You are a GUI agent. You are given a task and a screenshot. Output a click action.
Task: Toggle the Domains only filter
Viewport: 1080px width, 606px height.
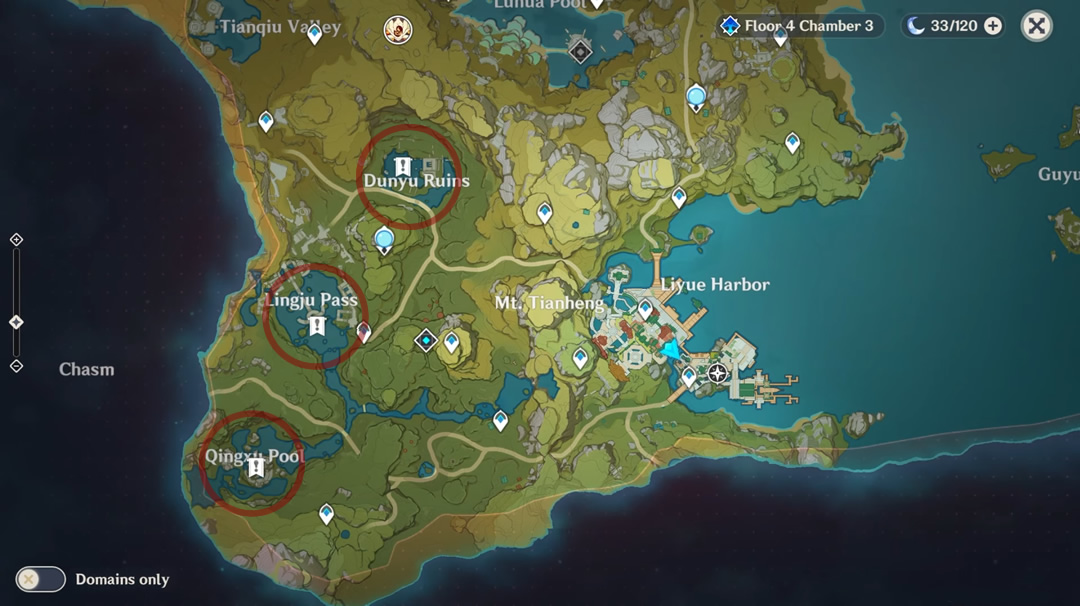tap(41, 579)
